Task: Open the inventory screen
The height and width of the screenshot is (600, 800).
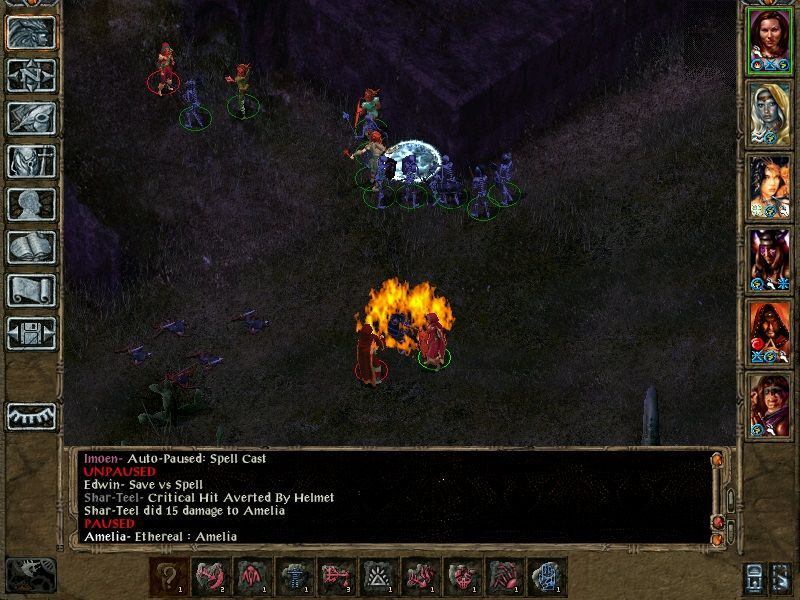Action: tap(31, 161)
